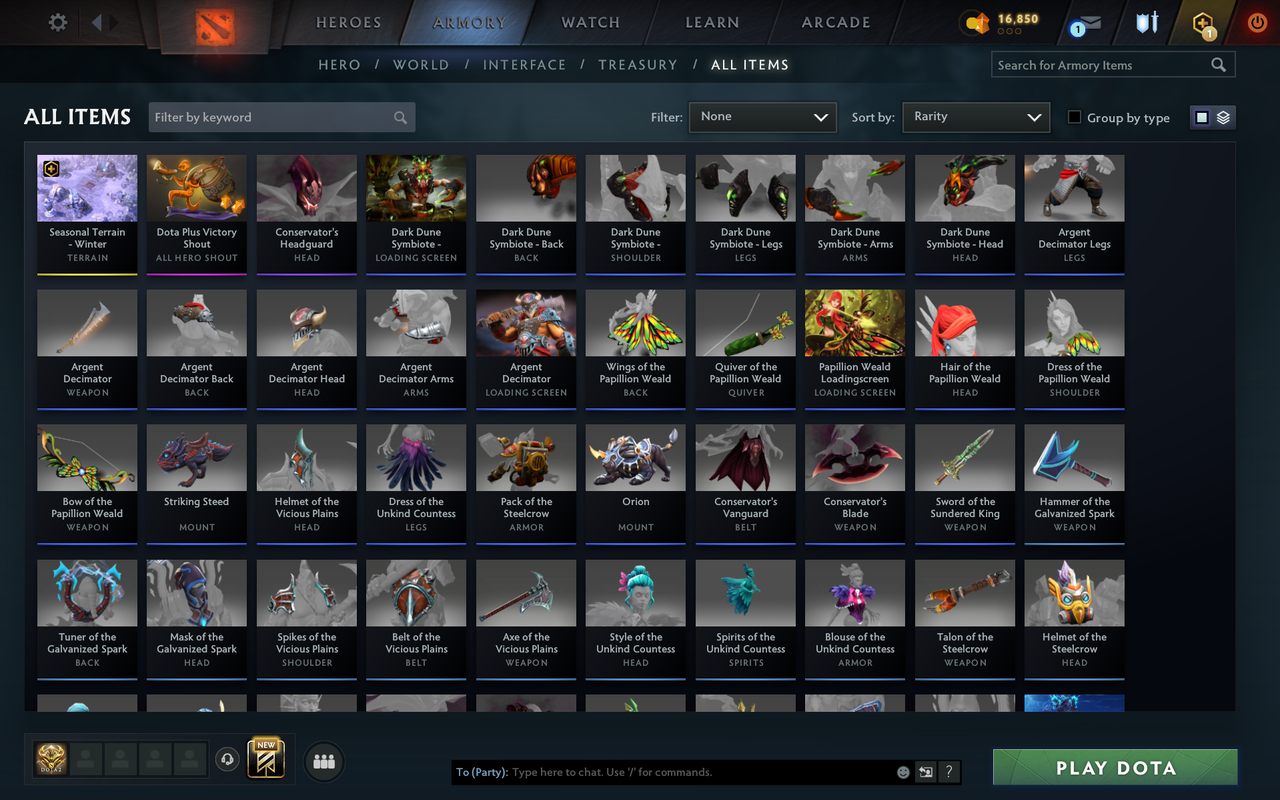Open the friends list icon
Image resolution: width=1280 pixels, height=800 pixels.
click(323, 761)
